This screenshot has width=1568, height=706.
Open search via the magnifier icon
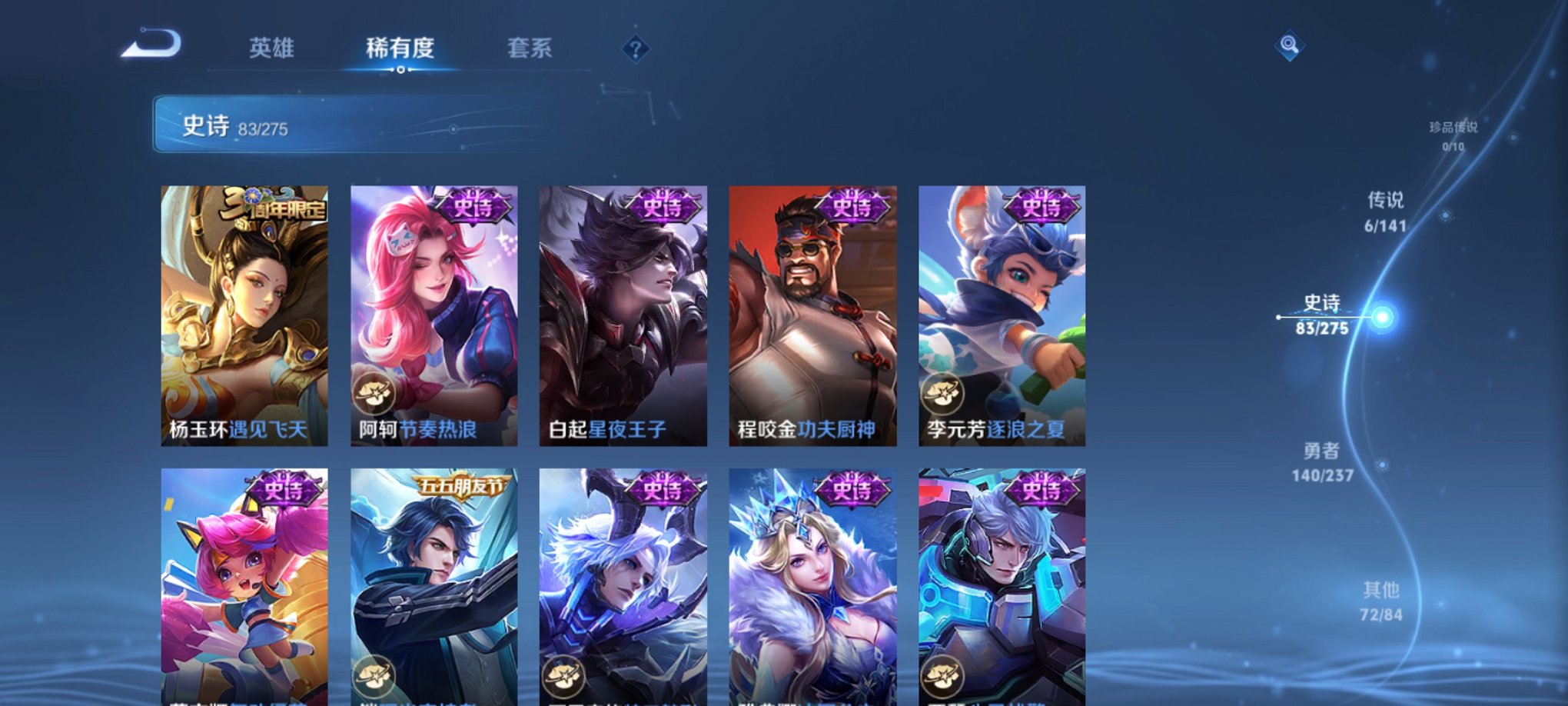[1290, 45]
